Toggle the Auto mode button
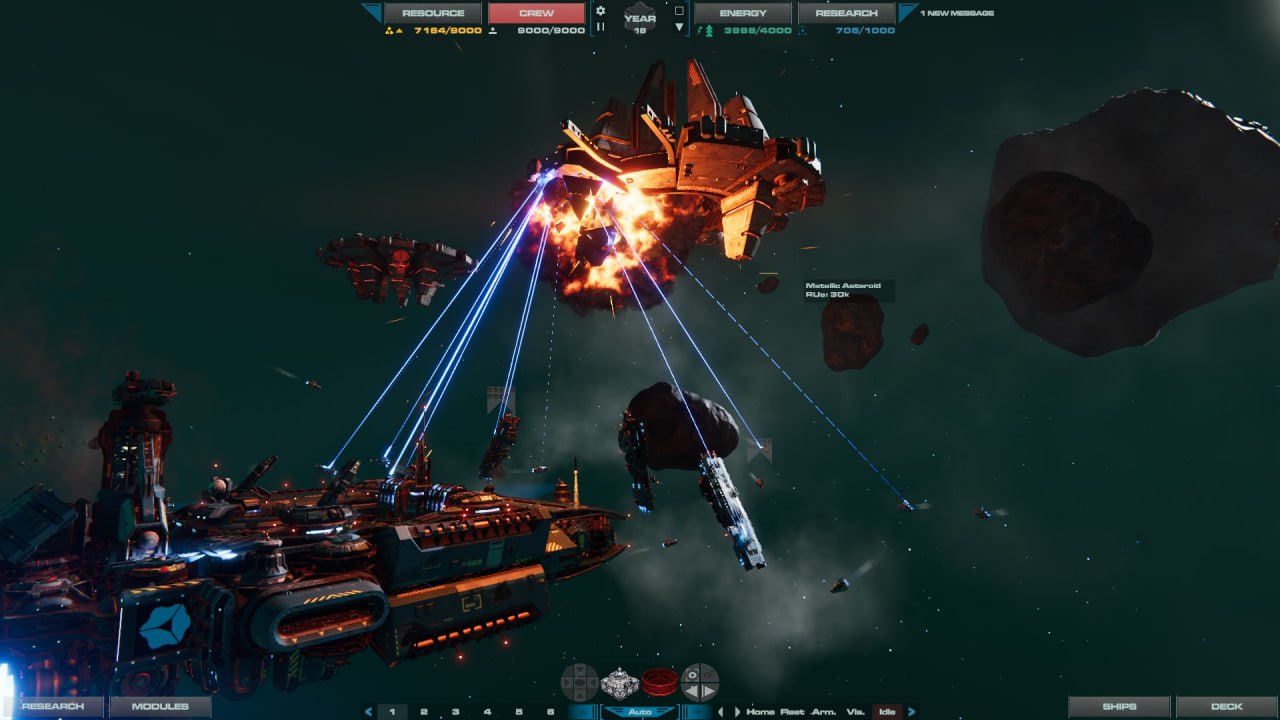Image resolution: width=1280 pixels, height=720 pixels. click(x=639, y=712)
